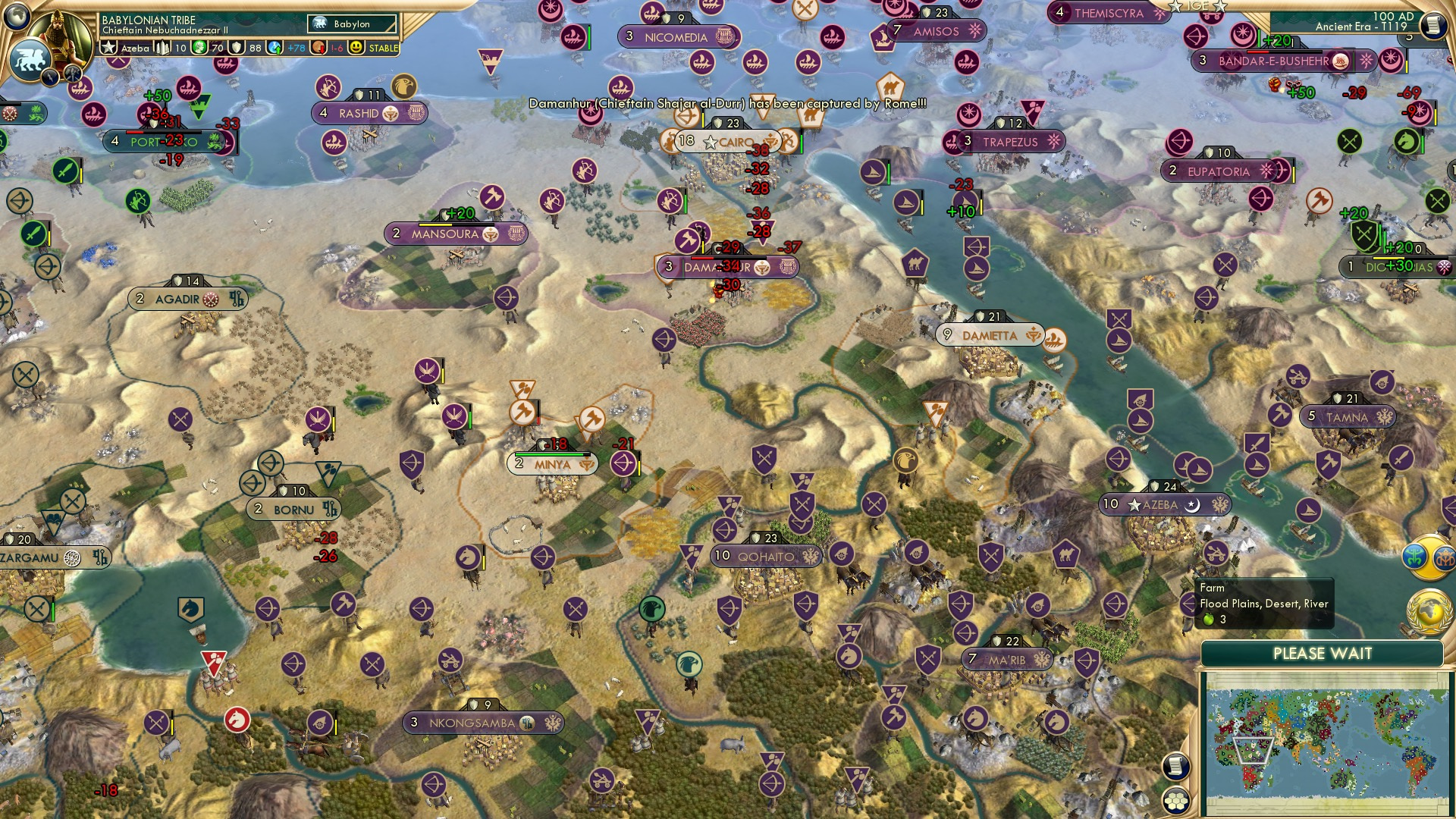Toggle strategic view with the hexagon button
The width and height of the screenshot is (1456, 819).
point(1177,801)
